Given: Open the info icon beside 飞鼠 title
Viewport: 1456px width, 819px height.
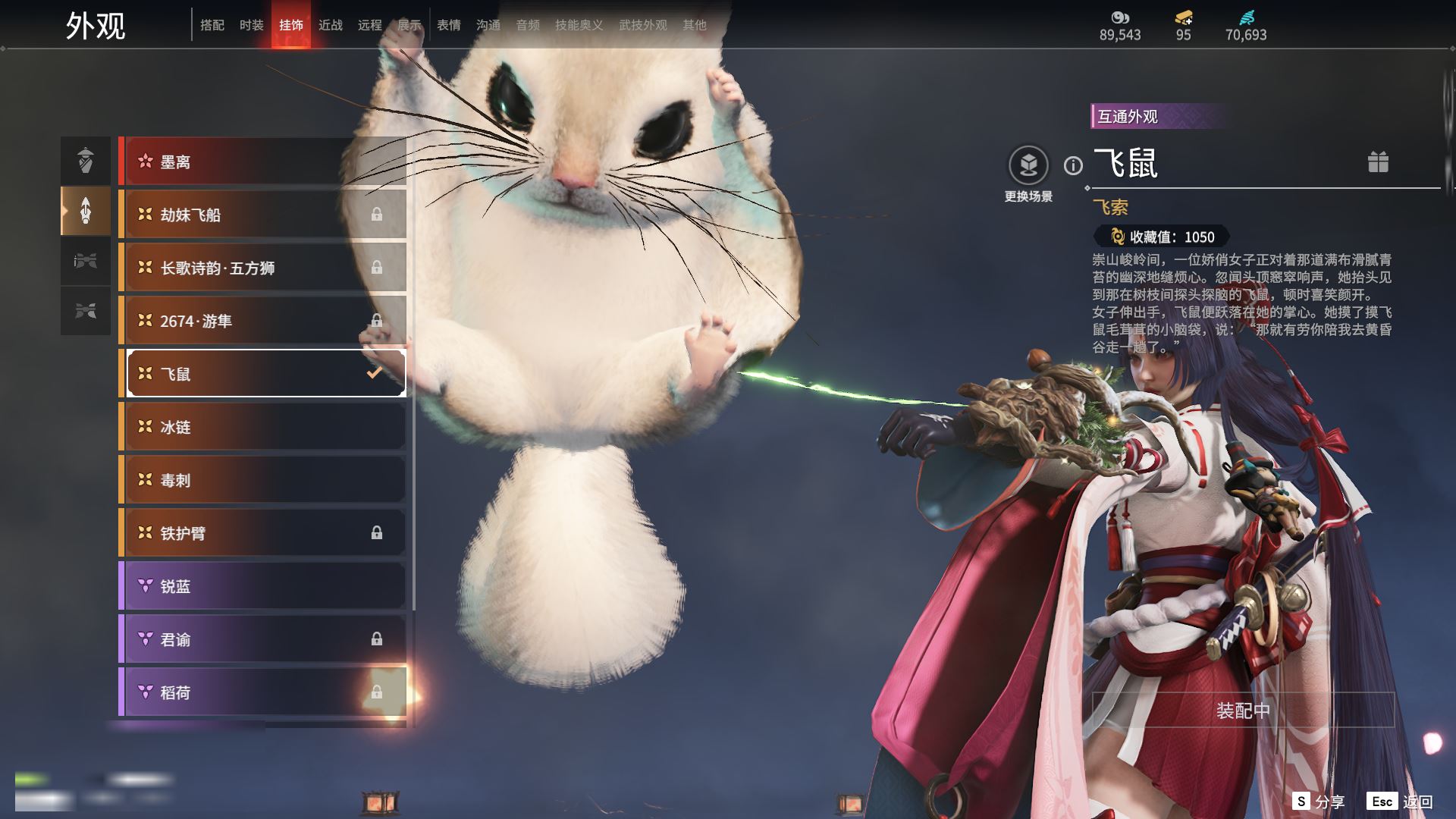Looking at the screenshot, I should pyautogui.click(x=1073, y=165).
